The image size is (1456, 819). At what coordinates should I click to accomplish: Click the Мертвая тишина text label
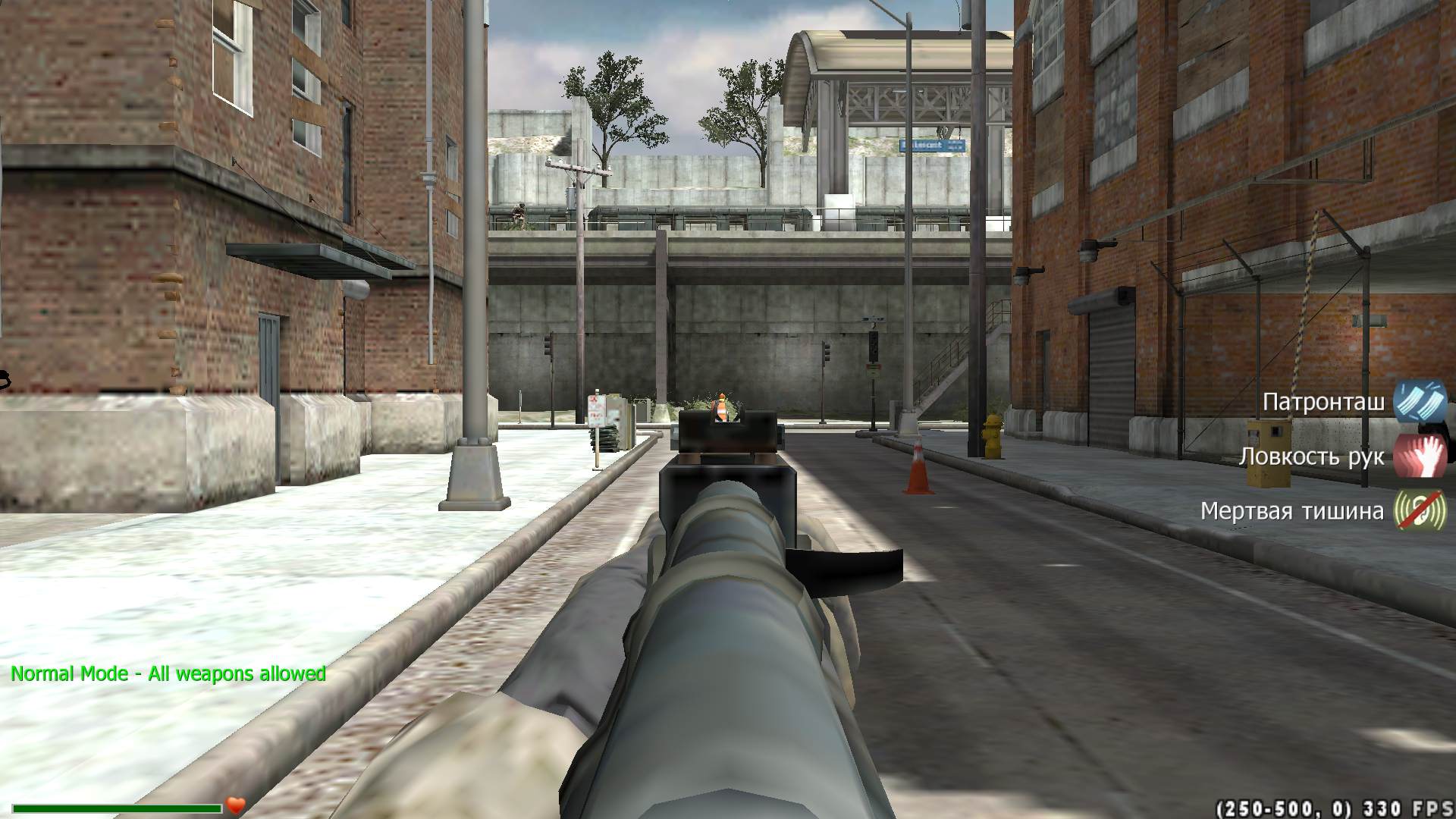click(x=1294, y=510)
